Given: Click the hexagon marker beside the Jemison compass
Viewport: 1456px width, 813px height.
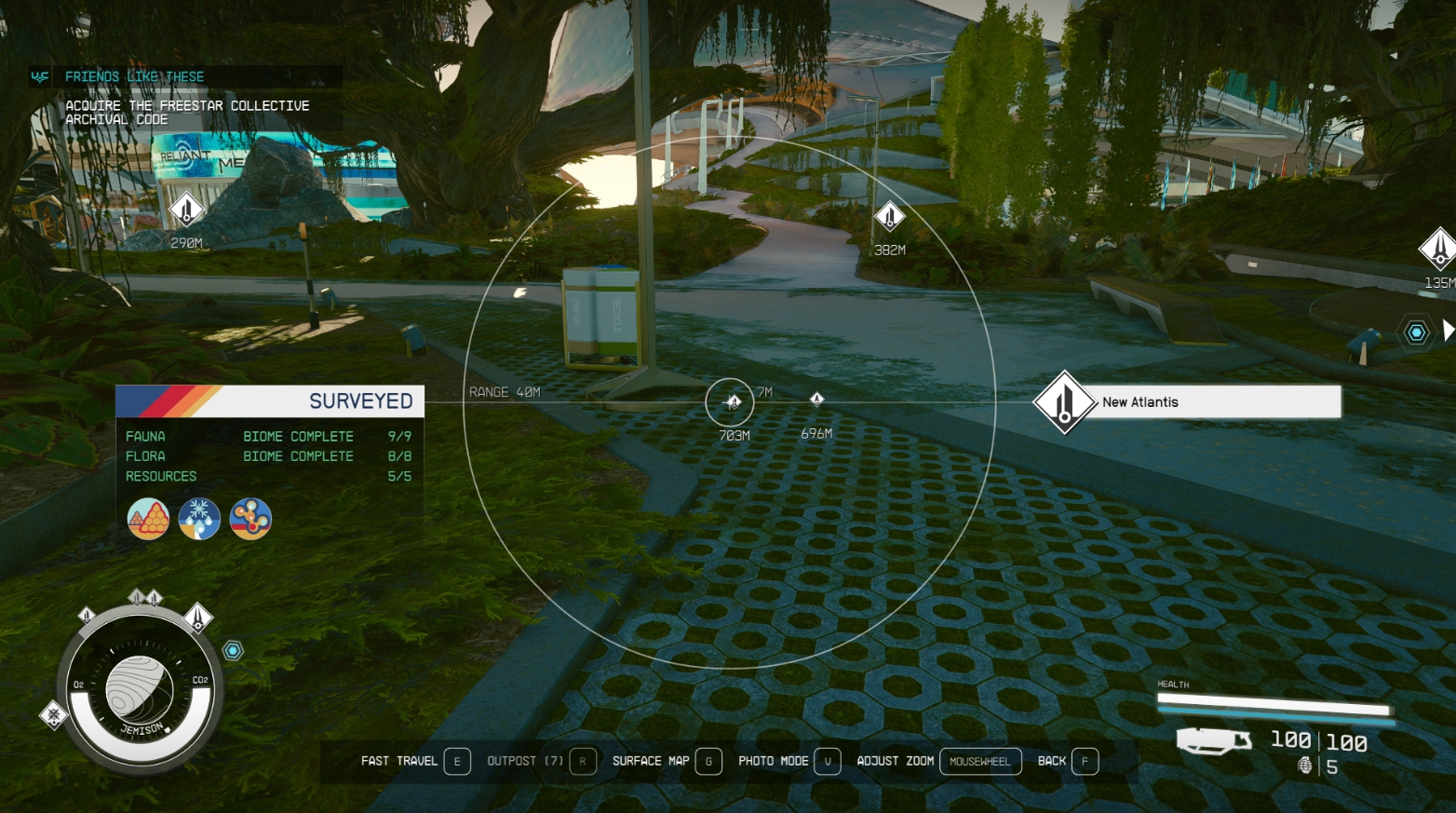Looking at the screenshot, I should pos(233,651).
